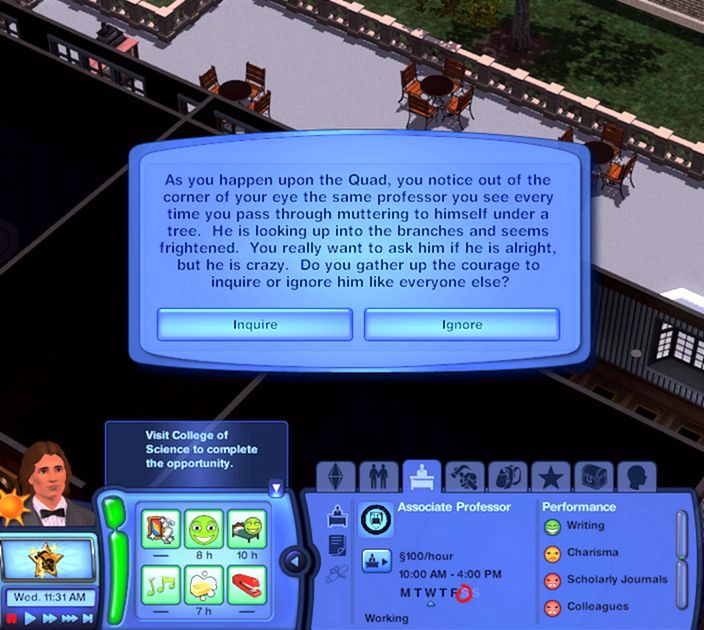Switch to the Relationships tab
The height and width of the screenshot is (630, 704).
click(x=378, y=477)
